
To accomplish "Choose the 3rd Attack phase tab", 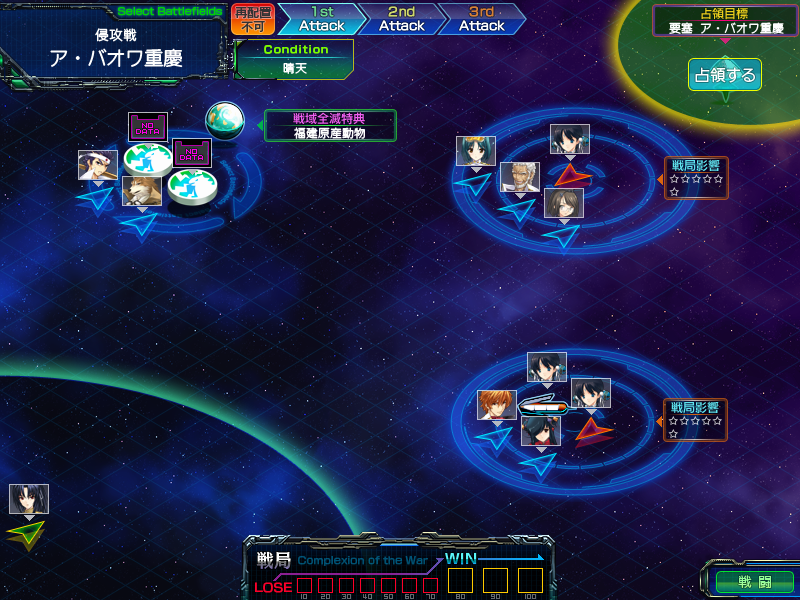I will (x=480, y=19).
